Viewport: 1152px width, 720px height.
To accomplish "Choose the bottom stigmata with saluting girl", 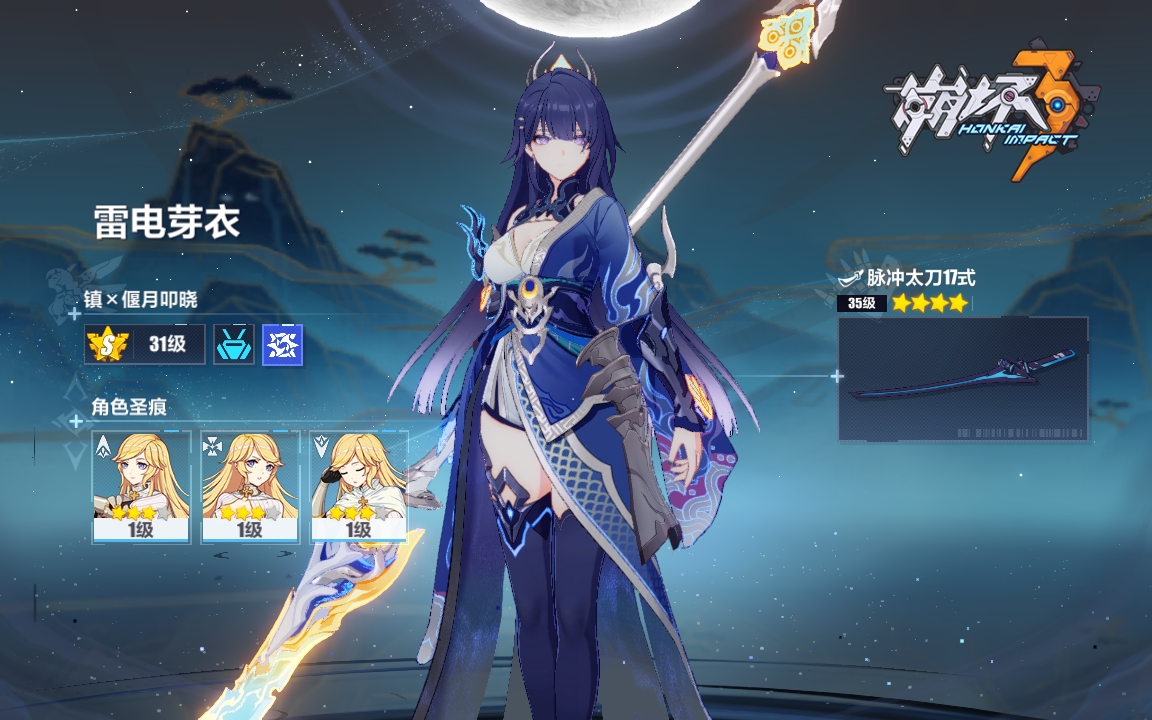I will pos(359,487).
